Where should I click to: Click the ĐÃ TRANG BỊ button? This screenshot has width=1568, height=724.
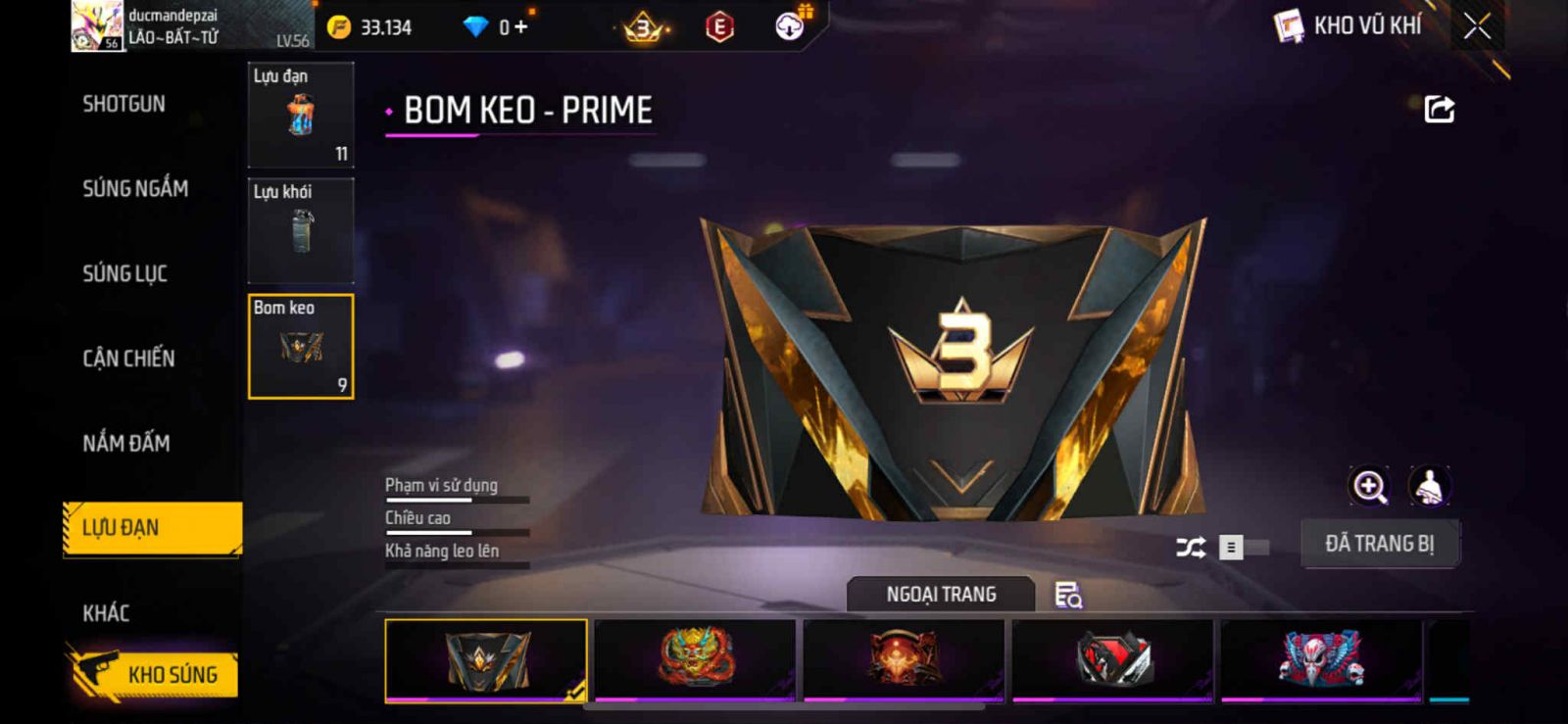pyautogui.click(x=1379, y=544)
